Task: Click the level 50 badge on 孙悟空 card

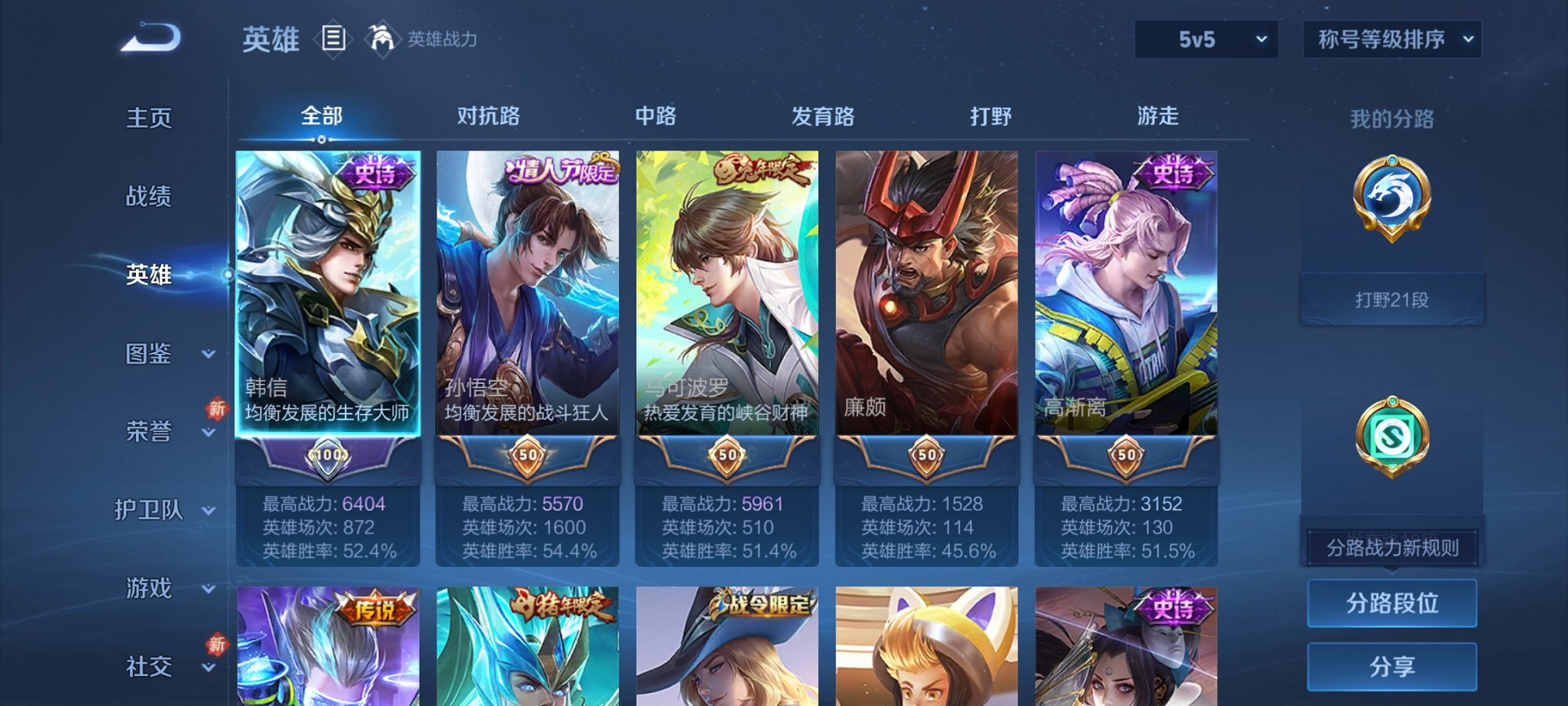Action: pos(529,456)
